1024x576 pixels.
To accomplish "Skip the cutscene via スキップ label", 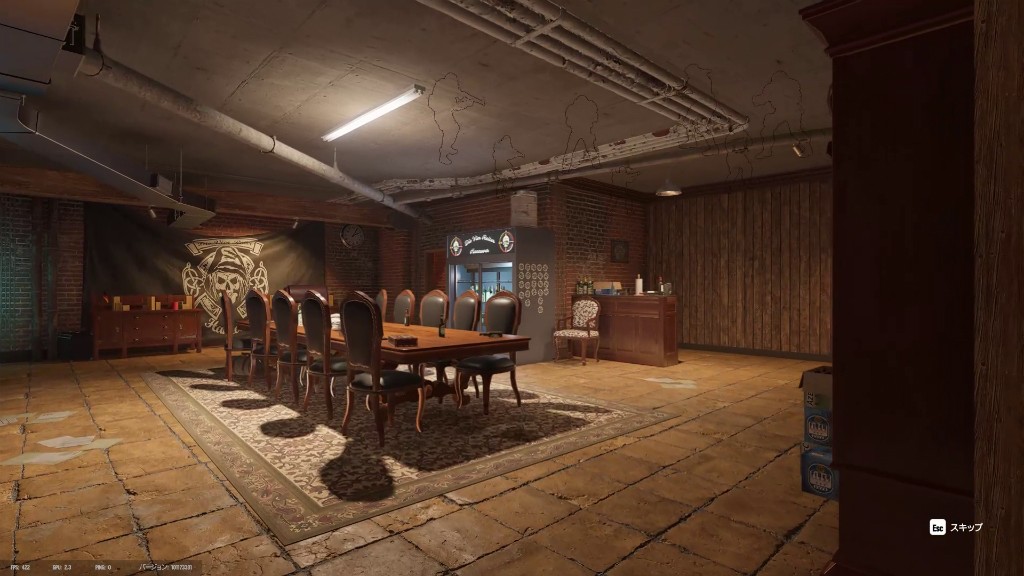I will coord(965,527).
